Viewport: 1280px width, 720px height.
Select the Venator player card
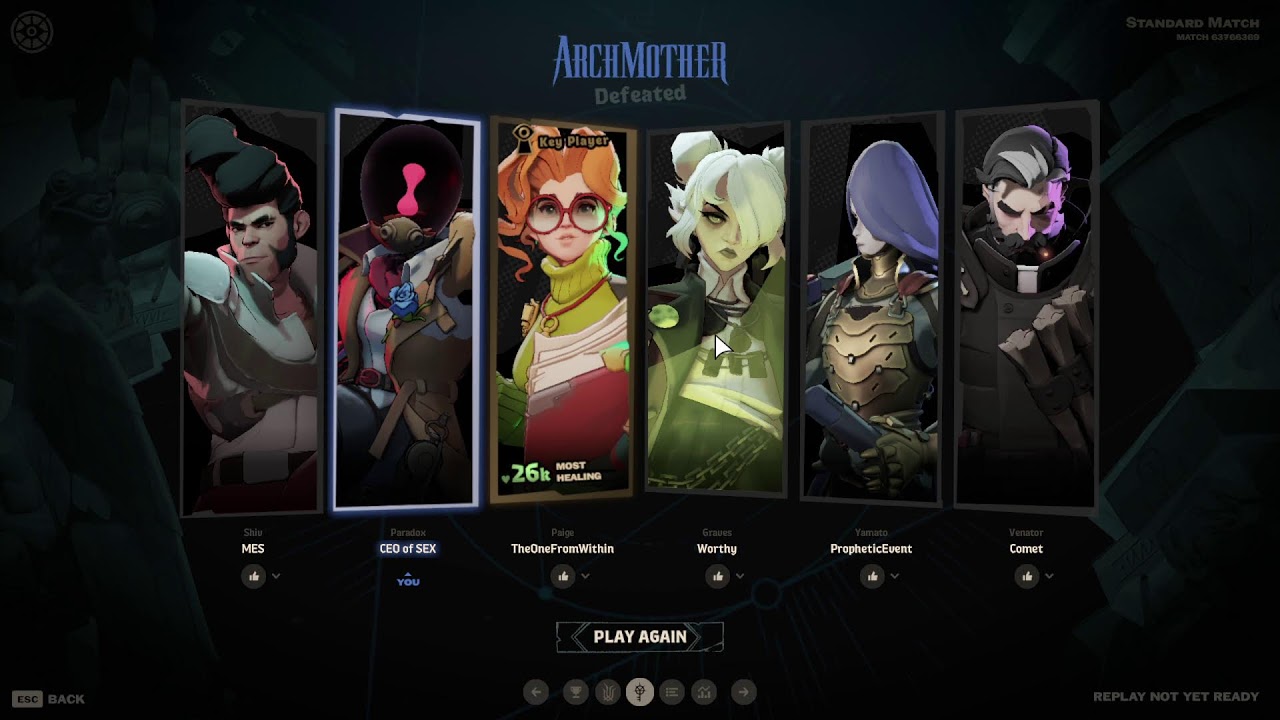(x=1026, y=310)
